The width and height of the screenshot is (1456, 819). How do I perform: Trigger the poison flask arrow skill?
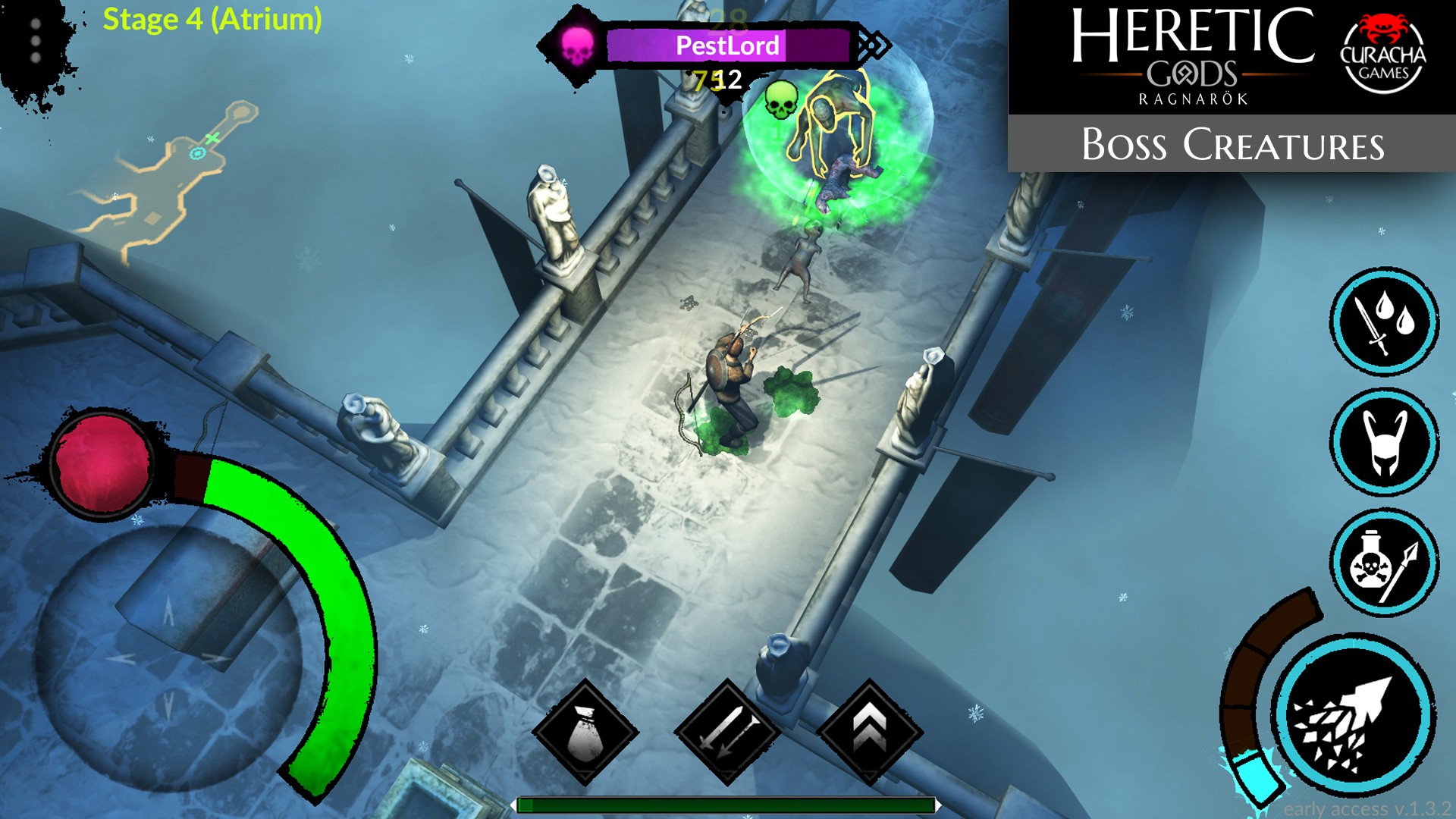point(1384,562)
